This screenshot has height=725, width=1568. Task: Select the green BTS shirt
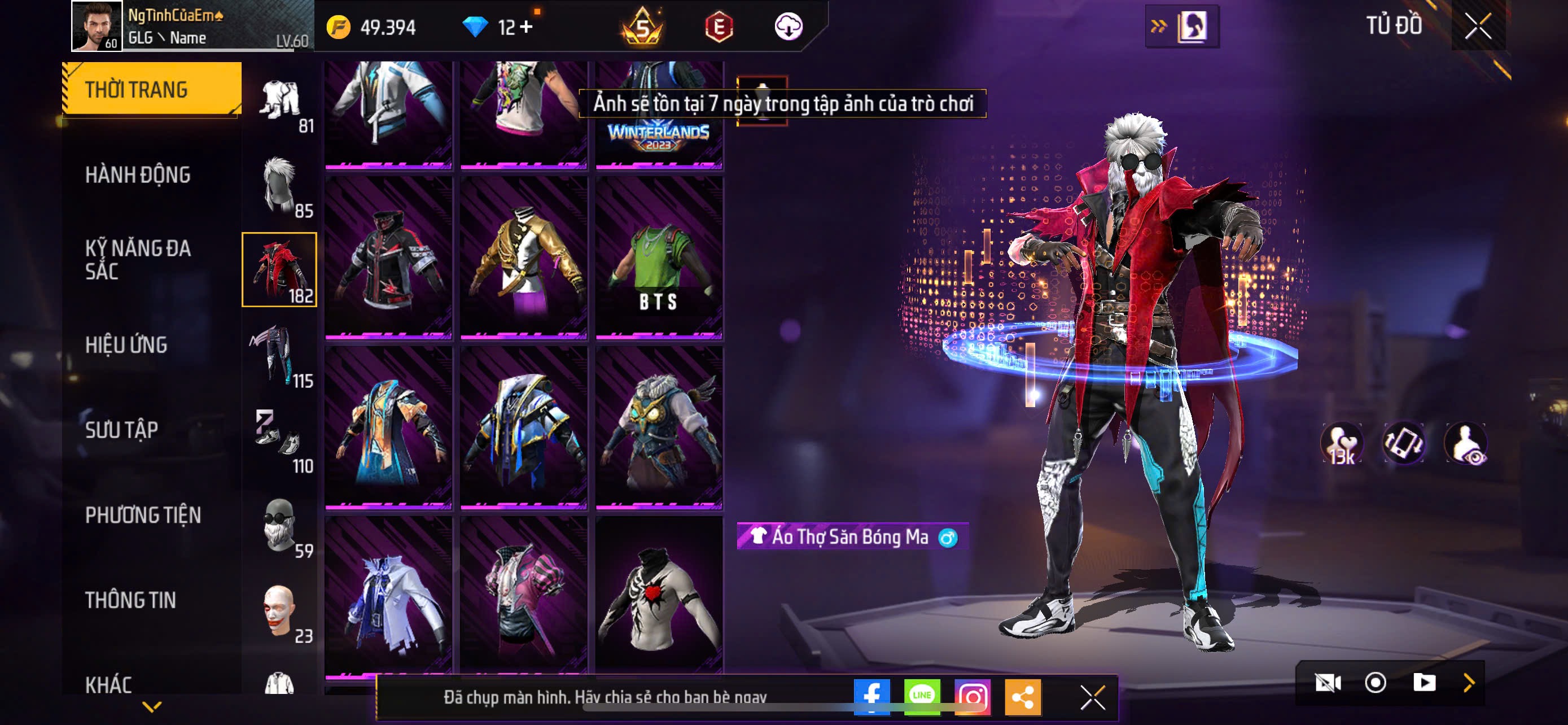[659, 257]
